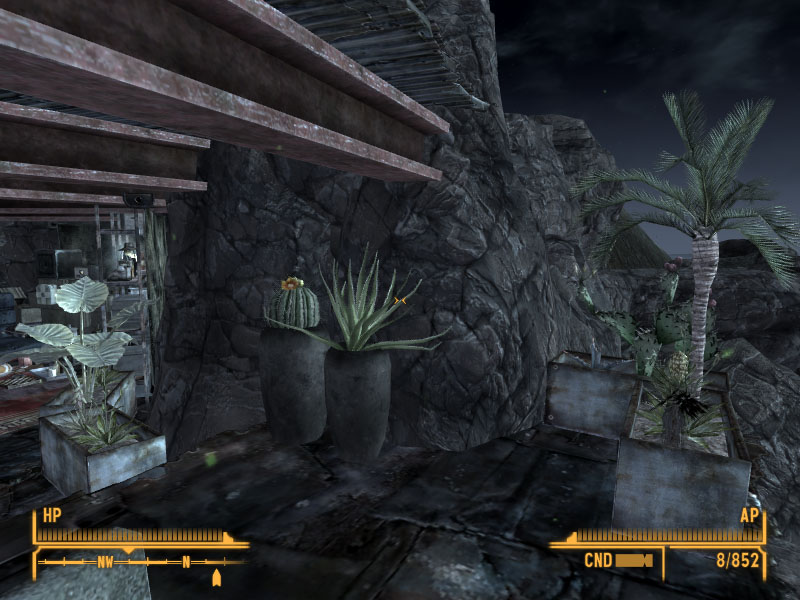
Task: Click the compass direction strip
Action: click(140, 562)
